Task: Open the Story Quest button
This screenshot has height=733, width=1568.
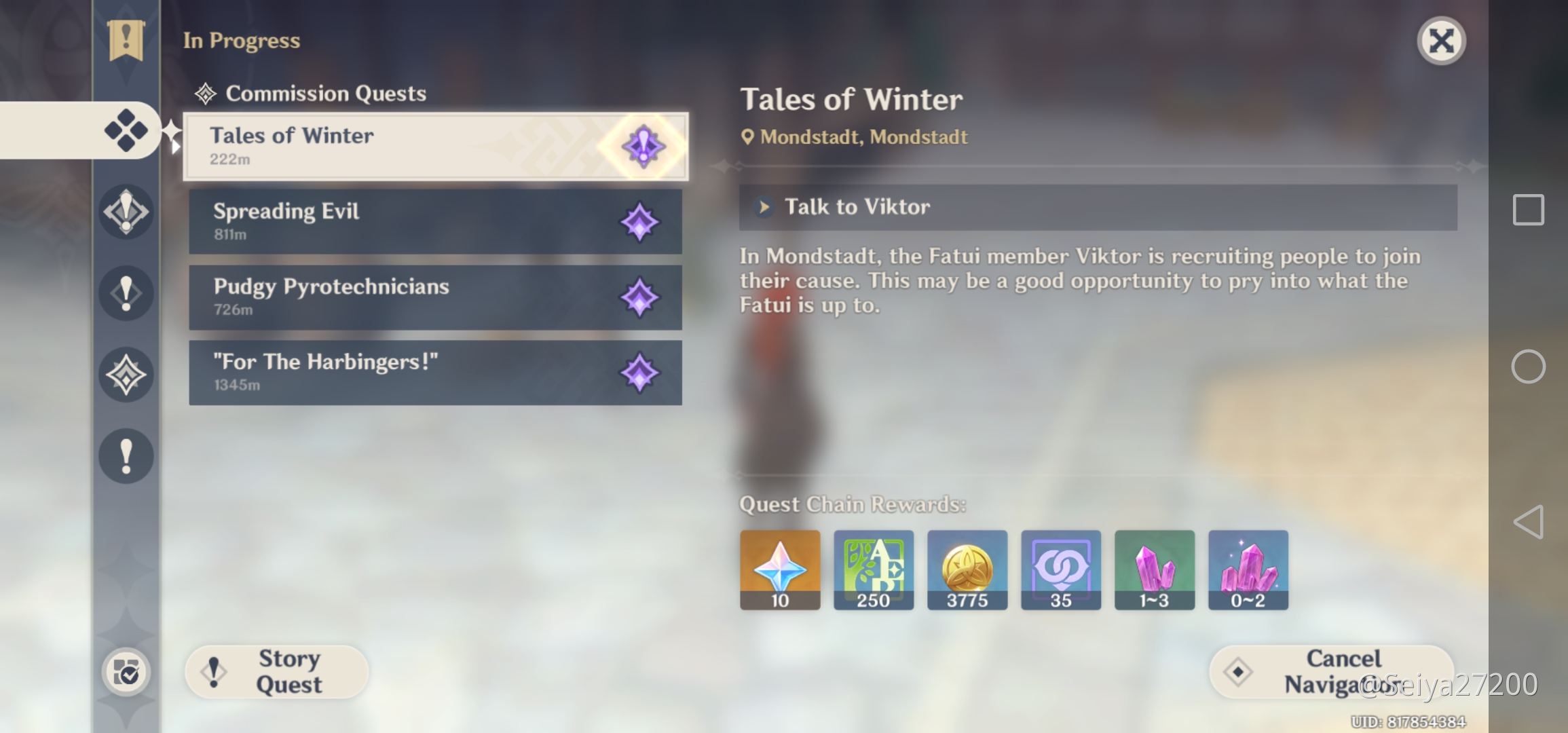Action: point(276,671)
